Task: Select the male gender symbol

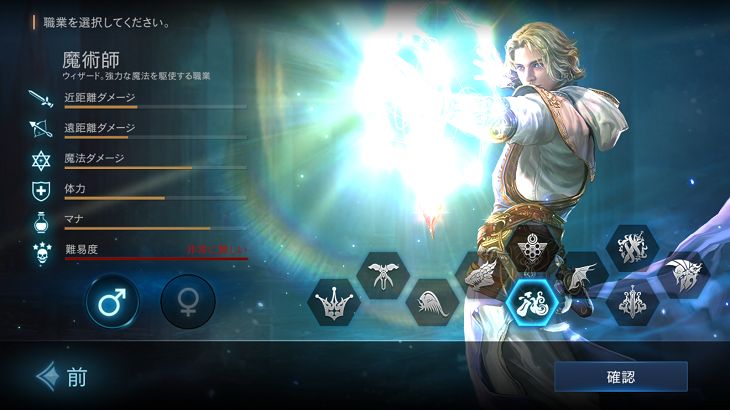Action: (112, 301)
